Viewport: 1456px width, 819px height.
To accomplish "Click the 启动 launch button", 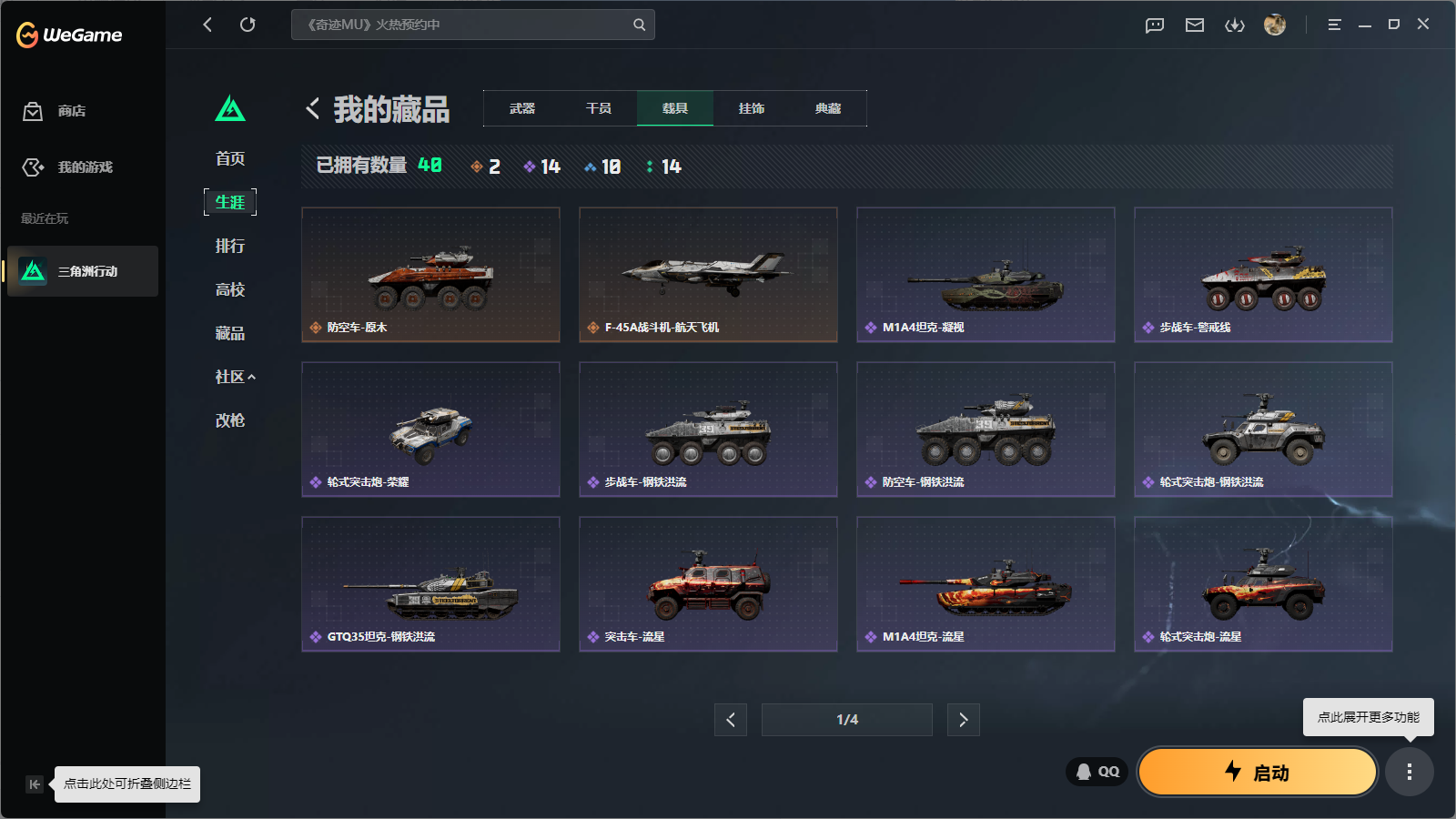I will pos(1258,772).
